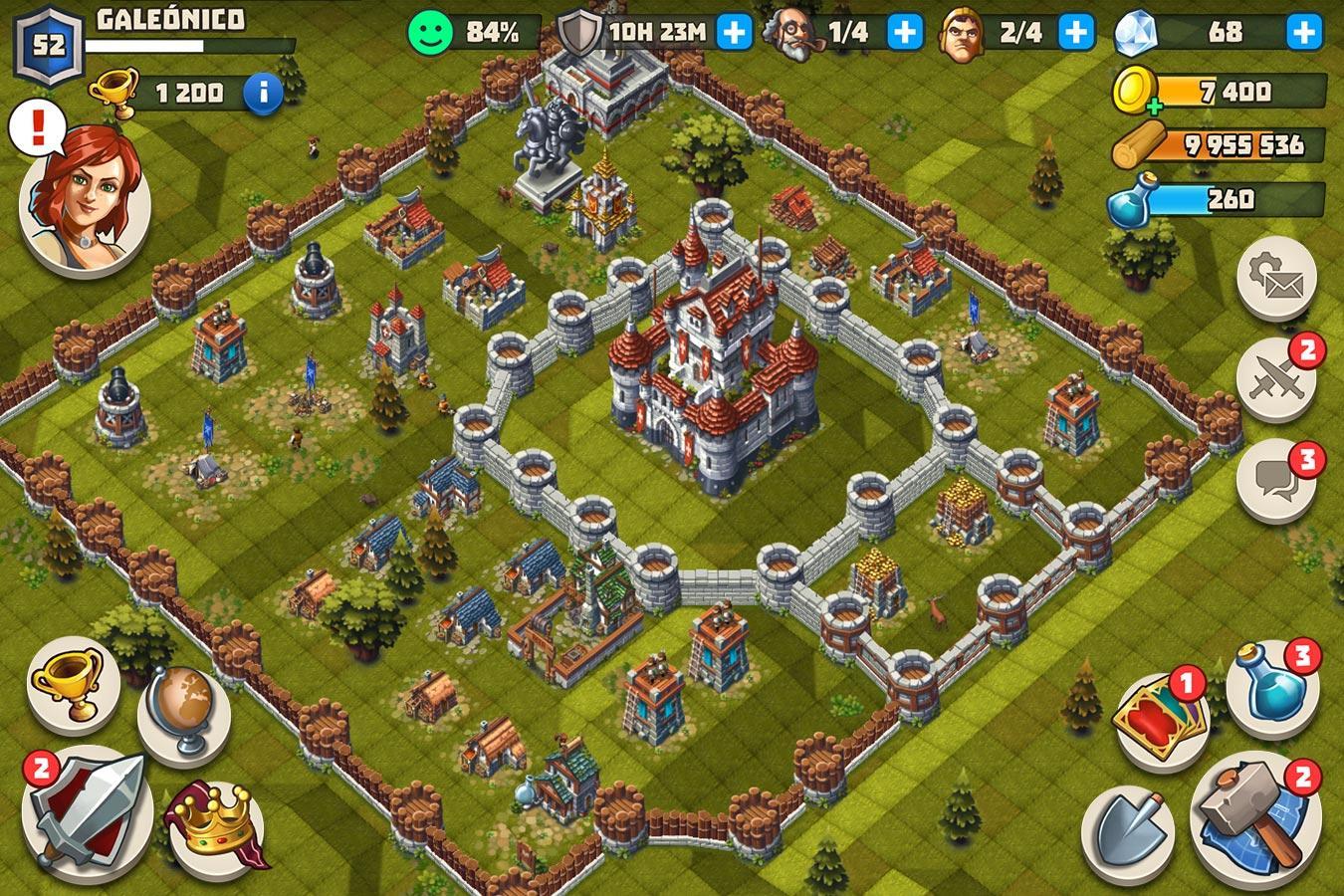View trophy info with the i button
This screenshot has height=896, width=1344.
(x=261, y=90)
